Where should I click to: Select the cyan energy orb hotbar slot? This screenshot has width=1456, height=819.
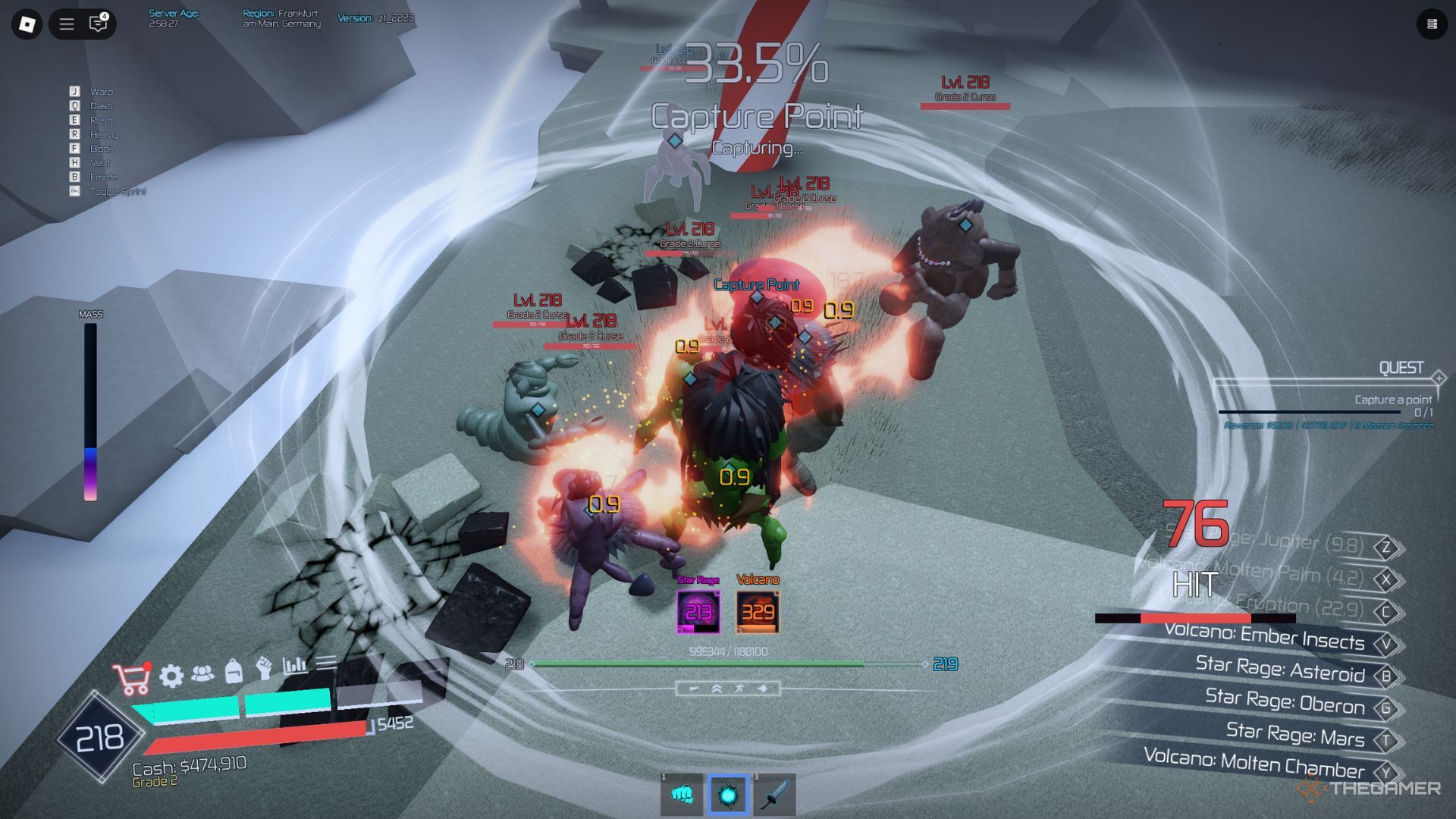[x=728, y=794]
